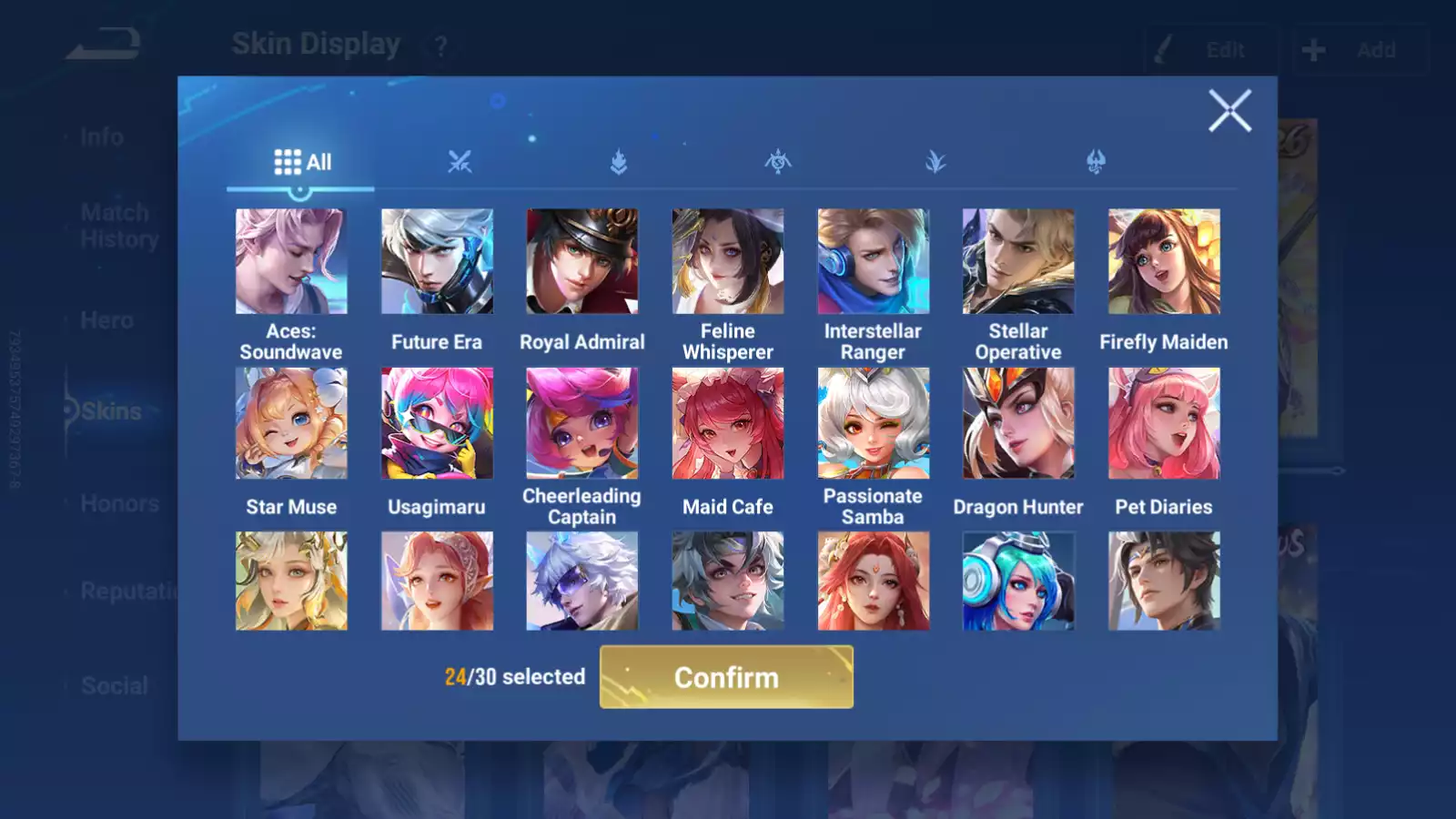The height and width of the screenshot is (819, 1456).
Task: Open the crossed-swords fighter filter tab
Action: pos(460,164)
